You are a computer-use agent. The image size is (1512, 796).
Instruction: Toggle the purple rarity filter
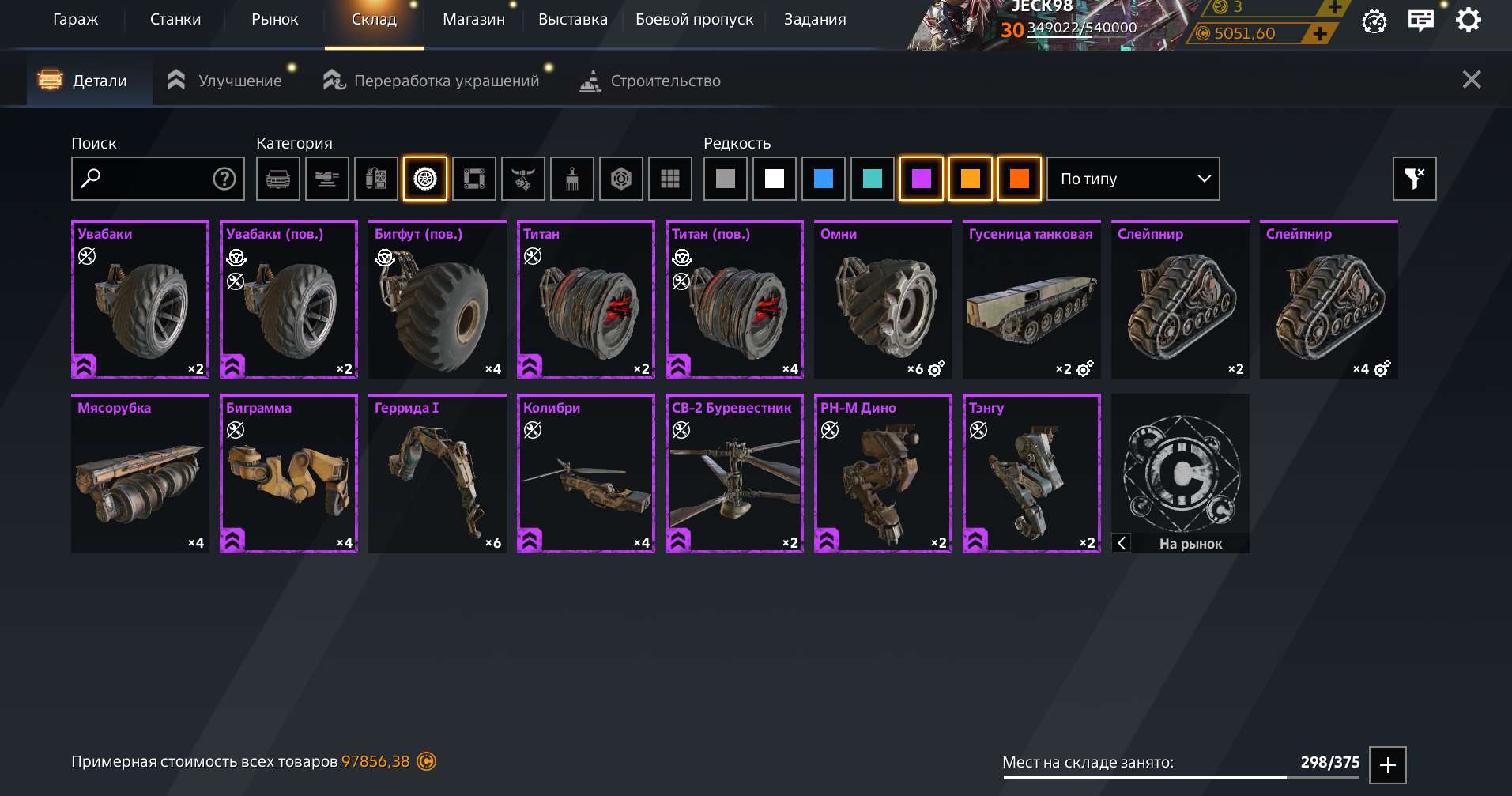pos(922,179)
